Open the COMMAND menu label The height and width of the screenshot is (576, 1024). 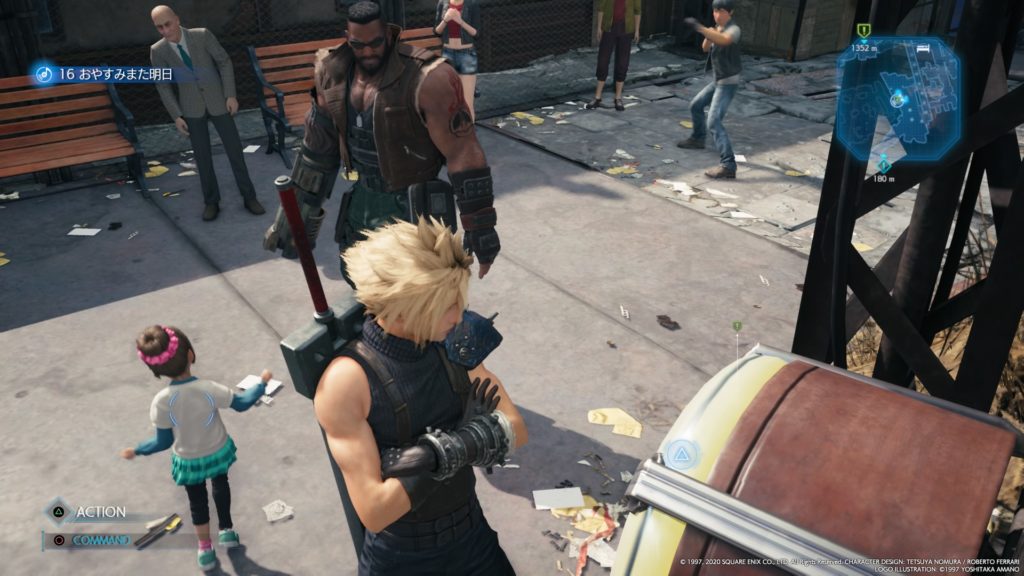[x=100, y=540]
